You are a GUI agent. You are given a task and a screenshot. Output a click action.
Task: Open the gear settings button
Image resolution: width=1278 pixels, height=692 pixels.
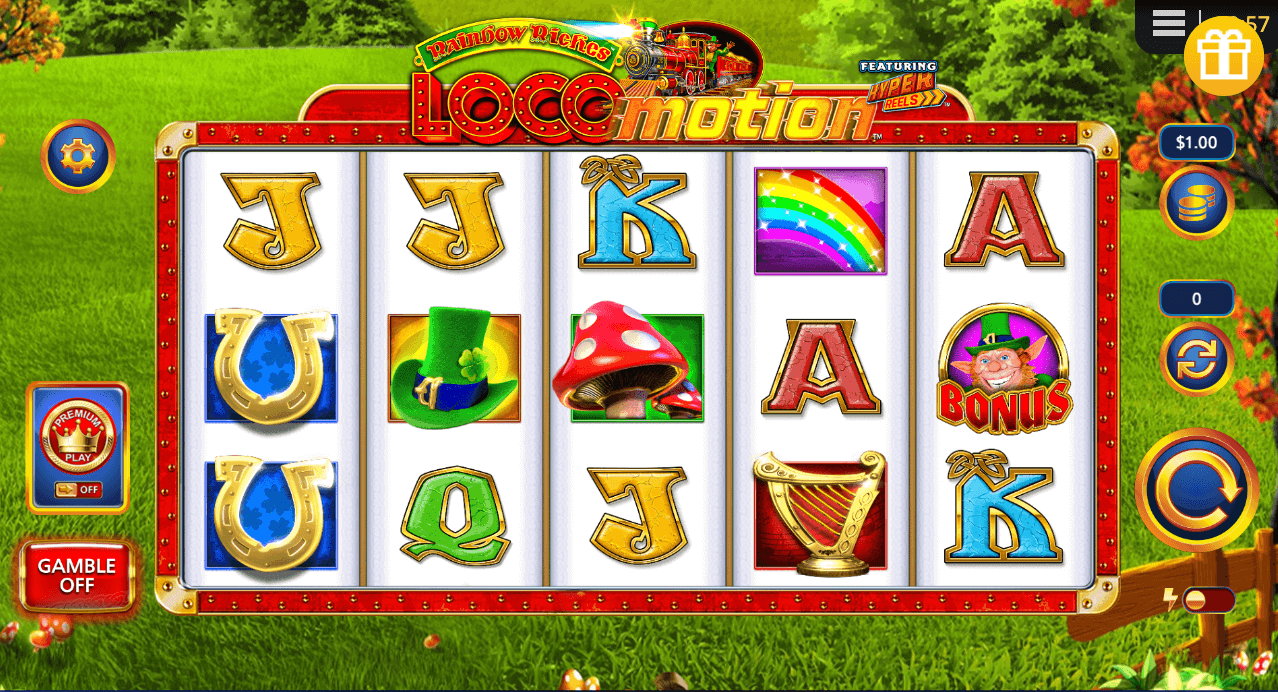coord(77,156)
